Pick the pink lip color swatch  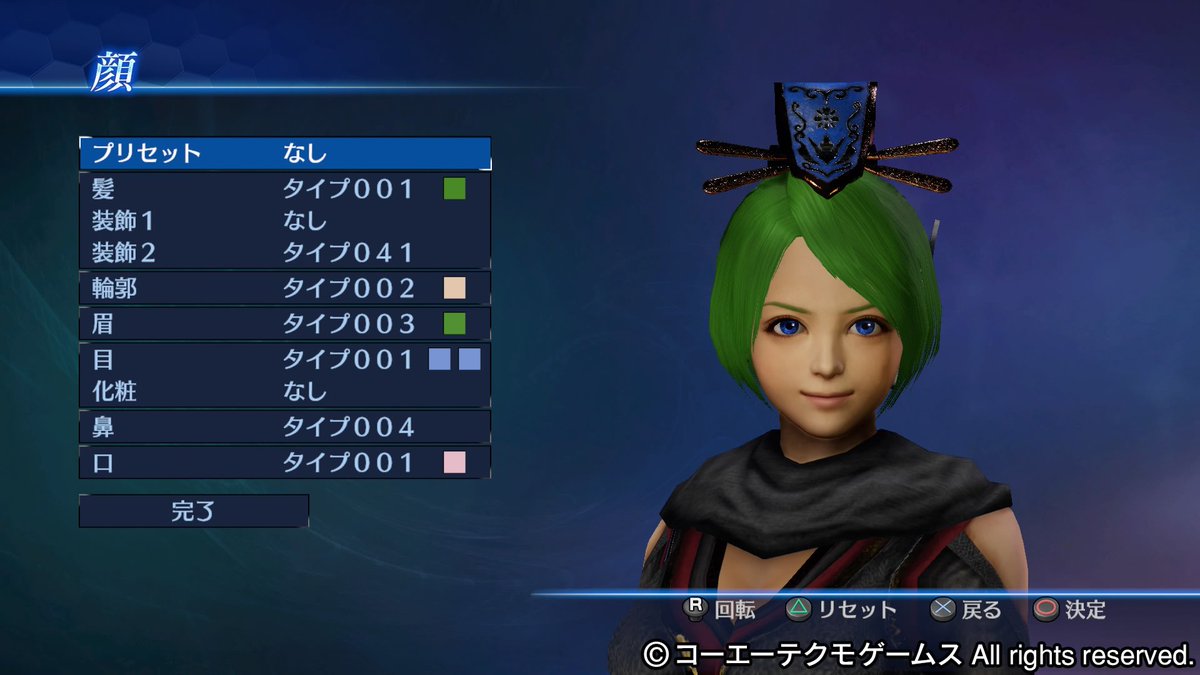click(455, 462)
